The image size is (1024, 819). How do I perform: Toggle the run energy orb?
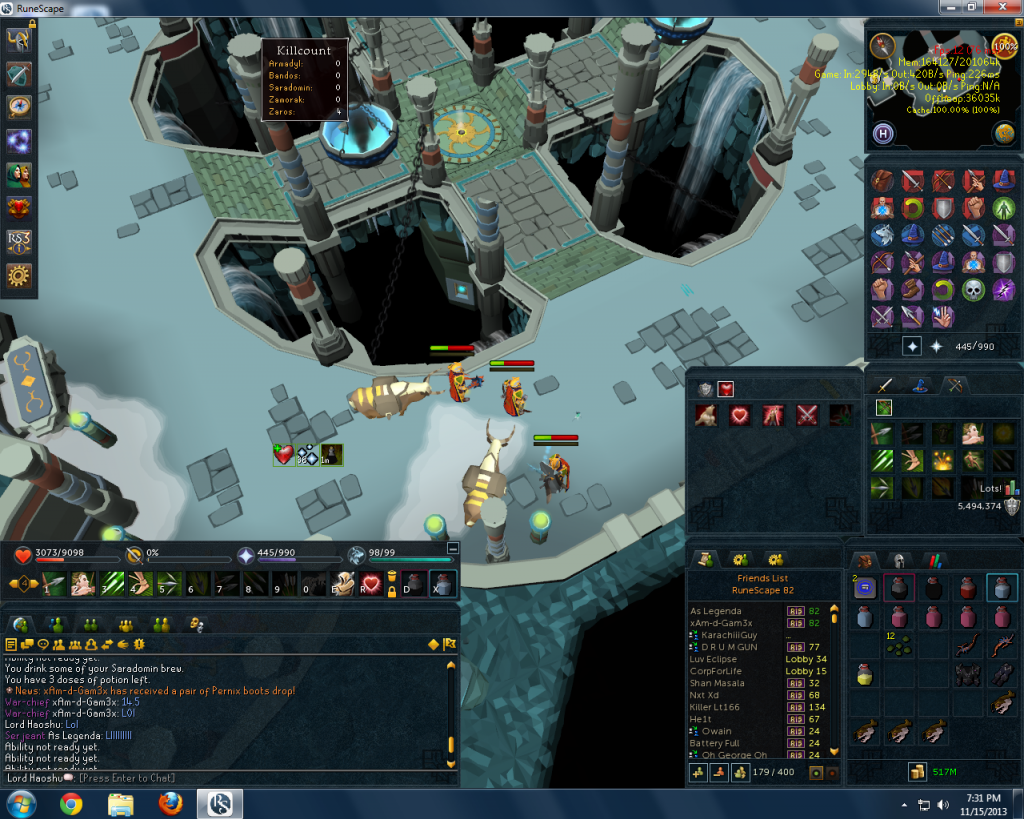pyautogui.click(x=1004, y=46)
